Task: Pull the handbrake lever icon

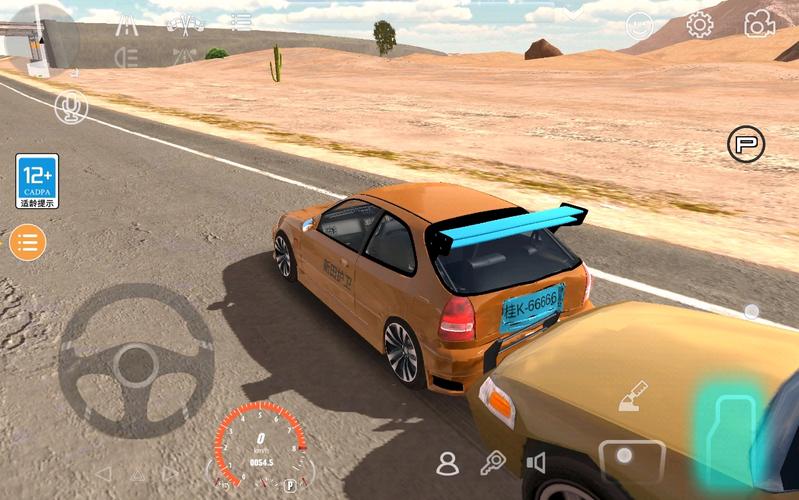Action: (x=632, y=396)
